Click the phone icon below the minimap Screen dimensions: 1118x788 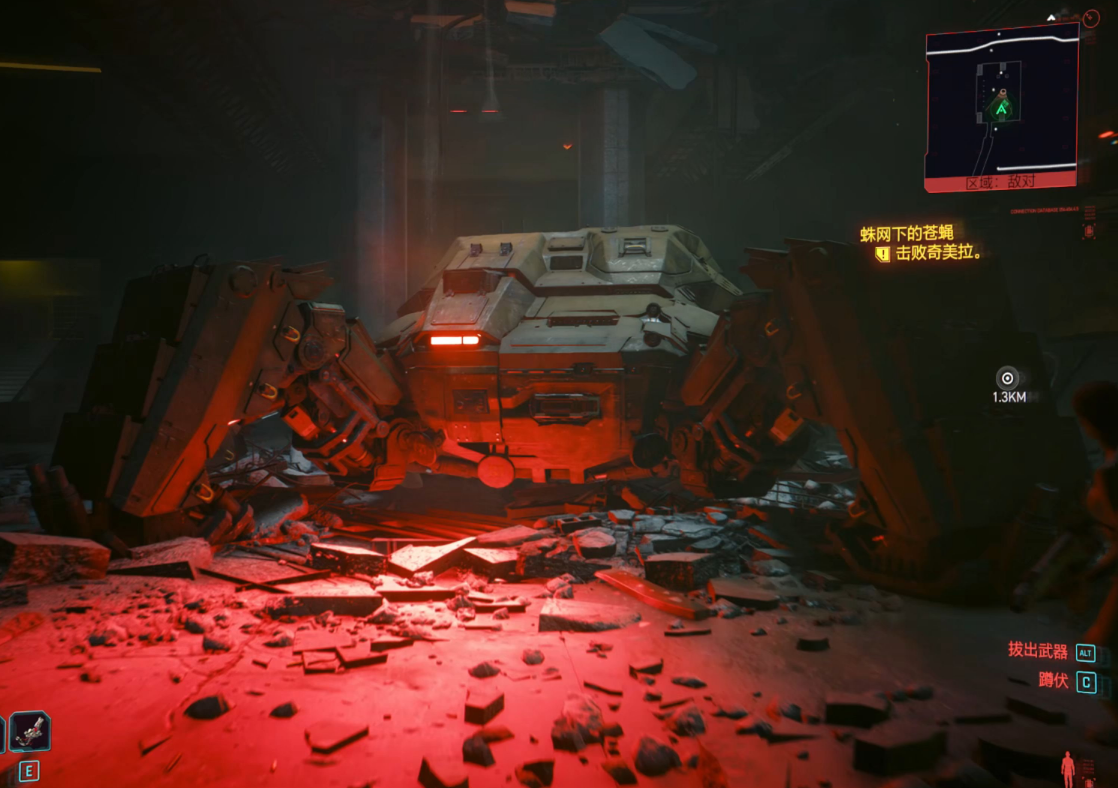1089,230
